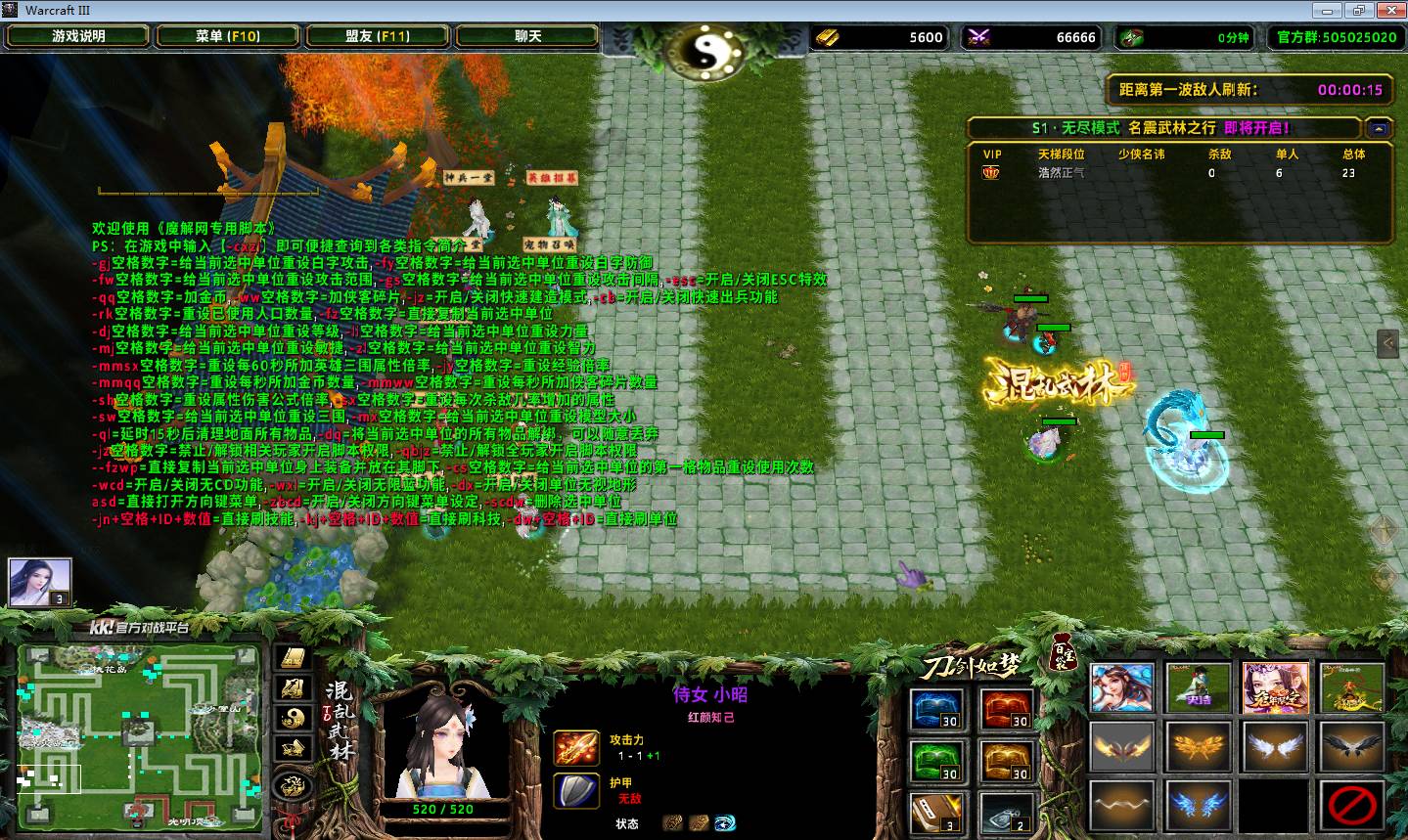Select the hero portrait icon at level 3
Screen dimensions: 1408x840
click(x=40, y=583)
